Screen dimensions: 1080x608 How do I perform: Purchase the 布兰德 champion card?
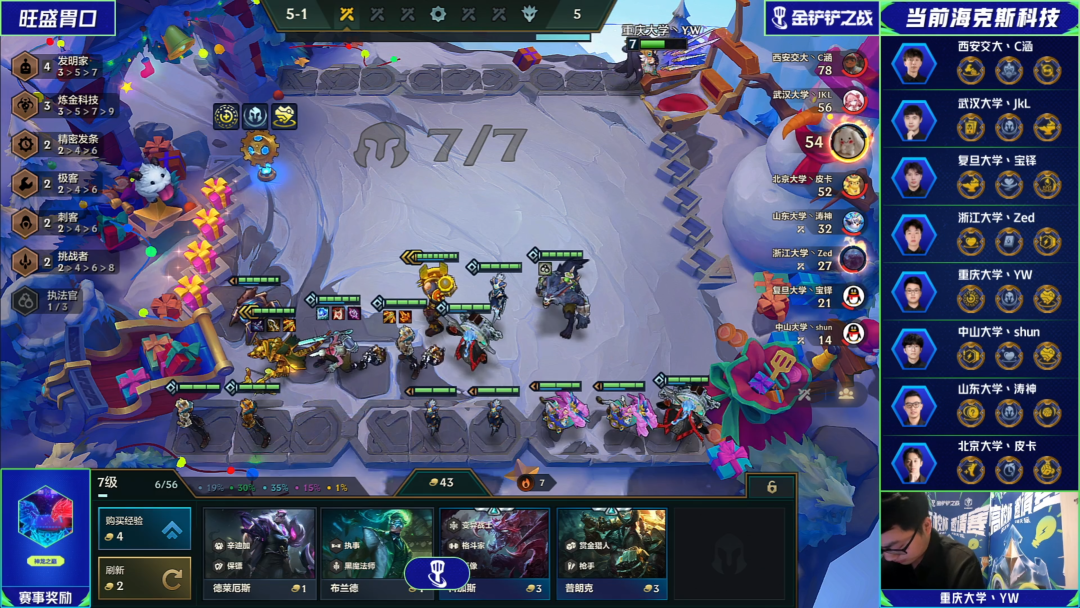click(375, 552)
